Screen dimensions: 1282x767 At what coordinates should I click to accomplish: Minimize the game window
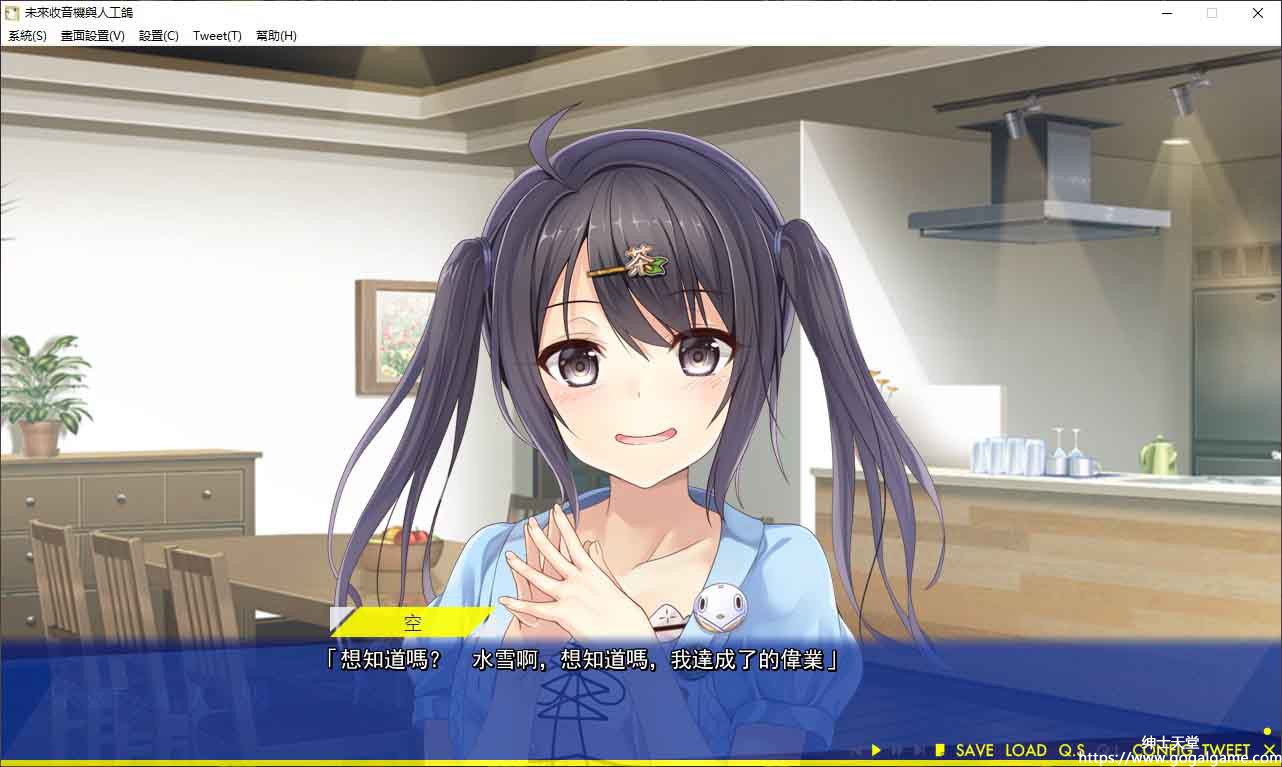(1167, 13)
